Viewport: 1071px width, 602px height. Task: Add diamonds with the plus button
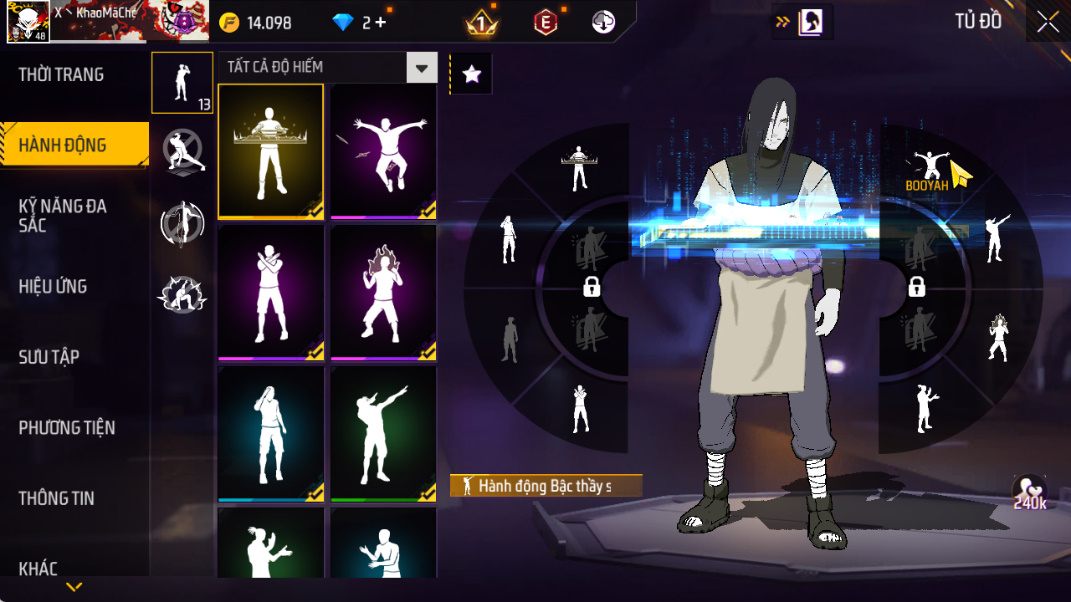click(x=381, y=23)
